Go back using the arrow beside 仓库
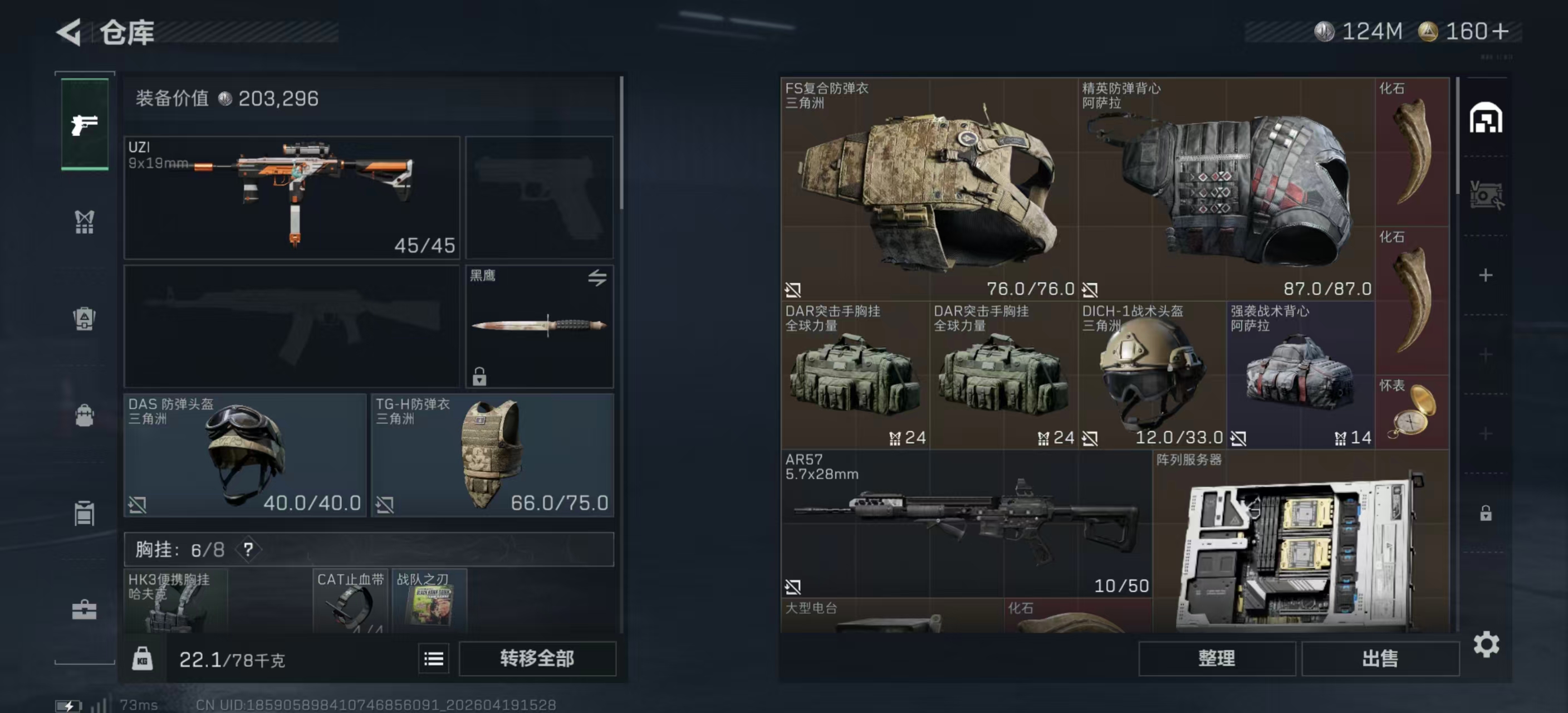Image resolution: width=1568 pixels, height=713 pixels. [69, 32]
